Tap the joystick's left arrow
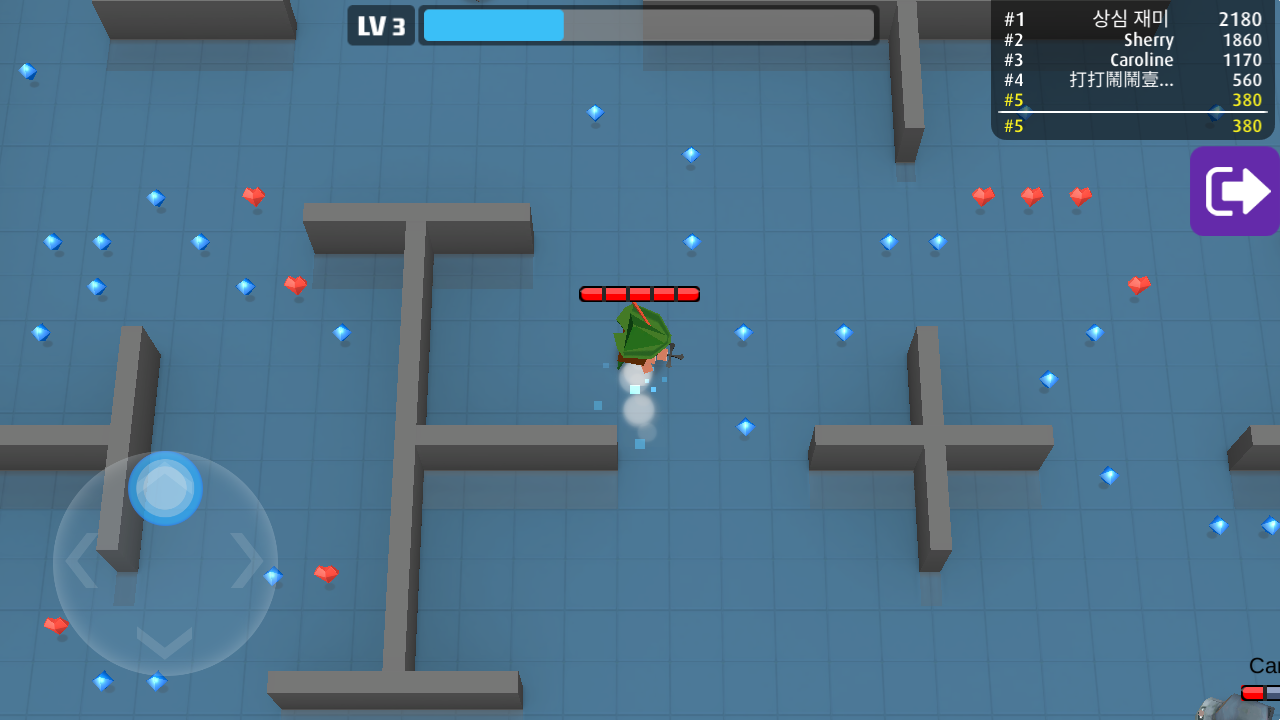 pyautogui.click(x=82, y=561)
